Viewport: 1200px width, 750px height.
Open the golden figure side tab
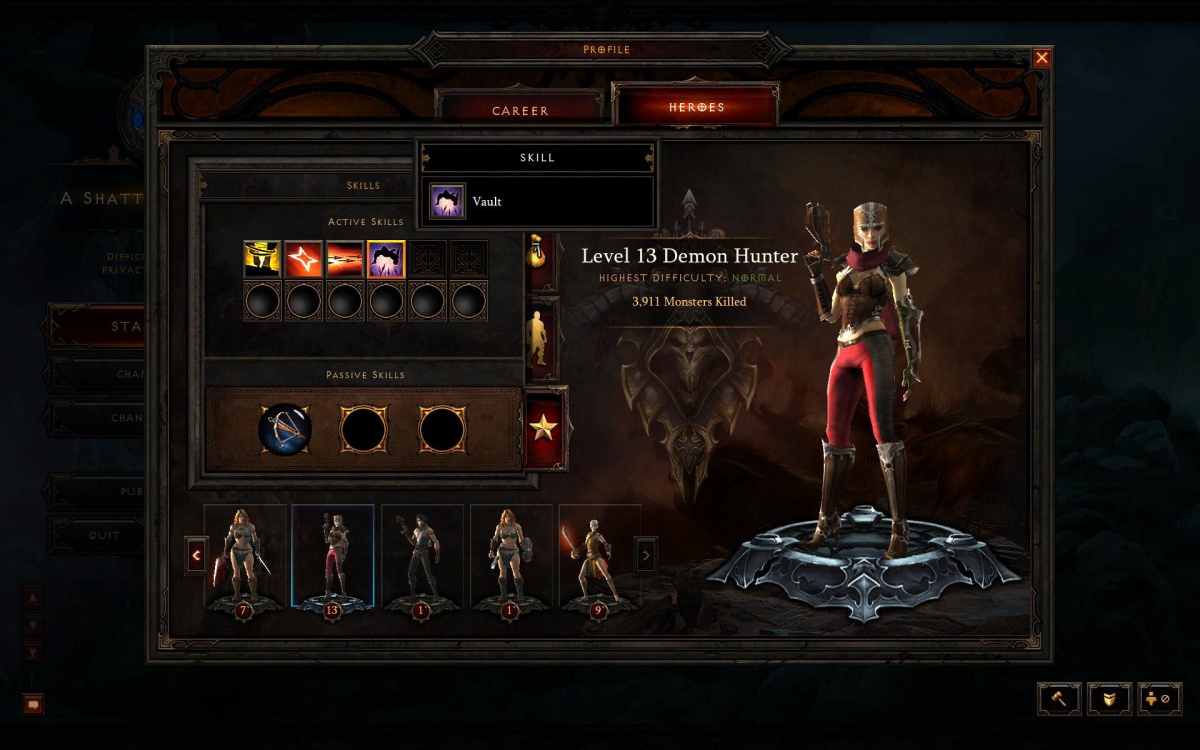point(540,338)
